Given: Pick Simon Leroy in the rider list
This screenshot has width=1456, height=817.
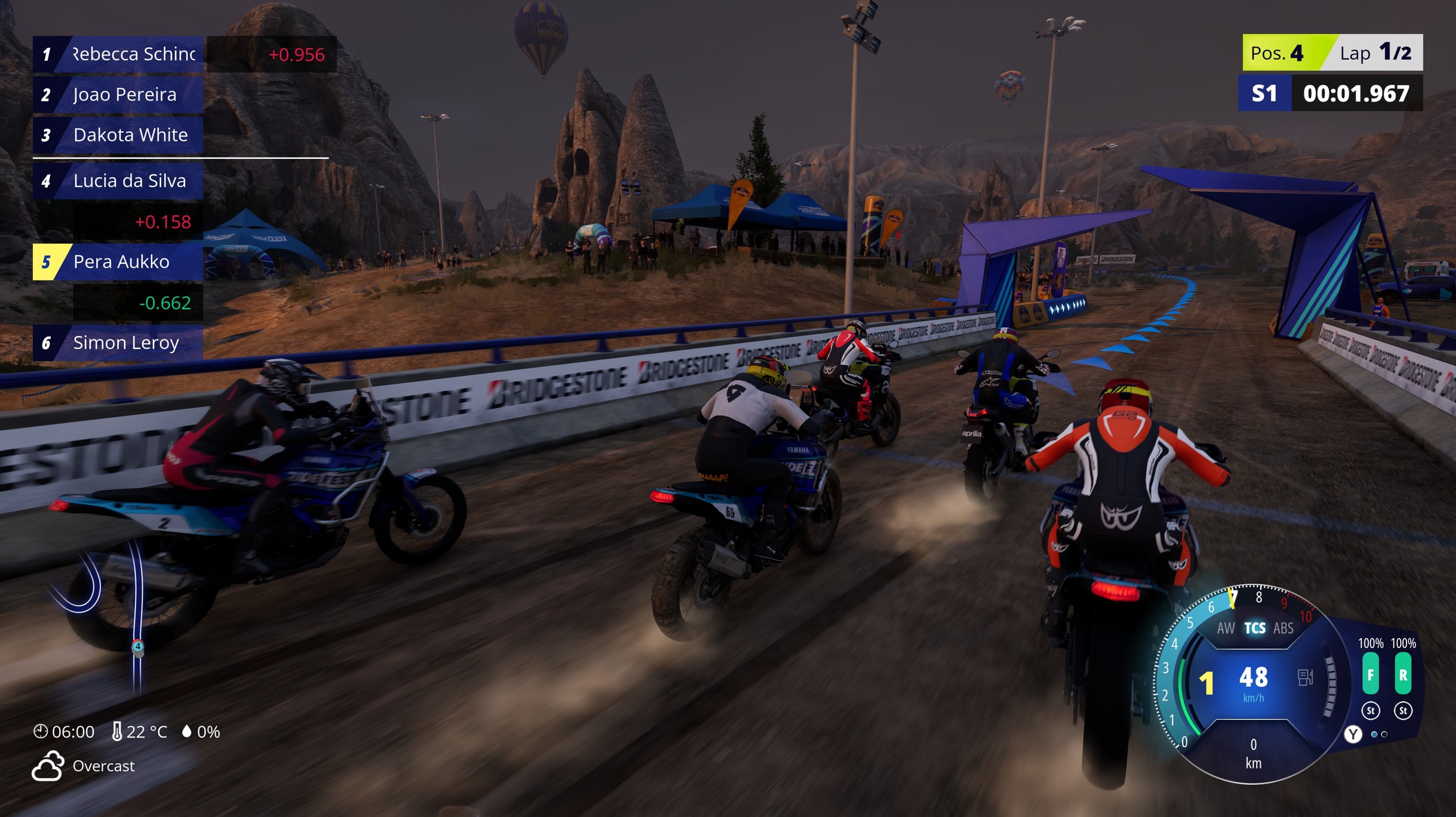Looking at the screenshot, I should pyautogui.click(x=118, y=343).
